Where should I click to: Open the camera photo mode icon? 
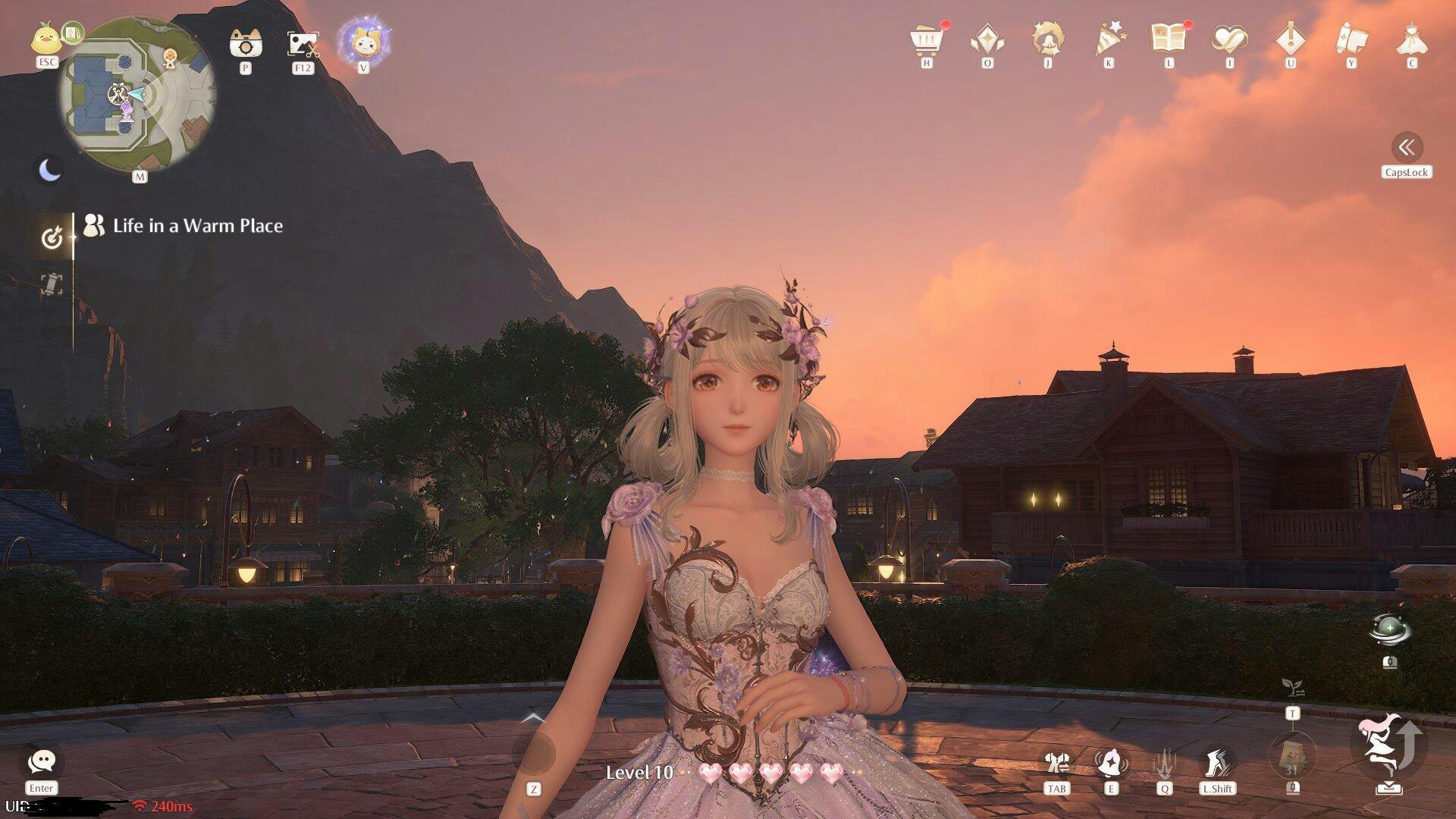point(245,44)
